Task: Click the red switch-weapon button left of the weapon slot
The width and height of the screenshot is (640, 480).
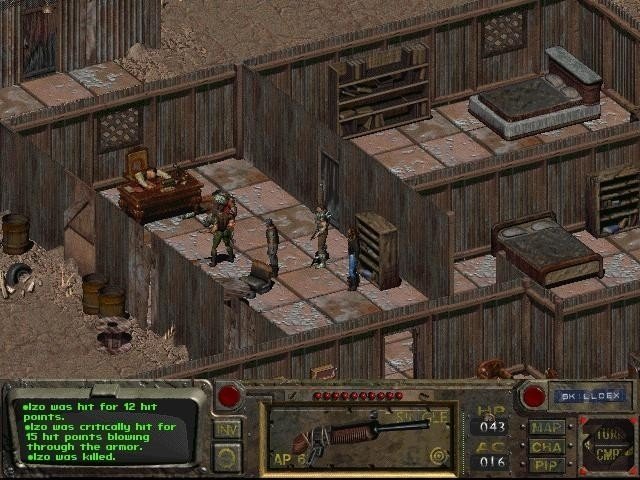Action: tap(229, 395)
